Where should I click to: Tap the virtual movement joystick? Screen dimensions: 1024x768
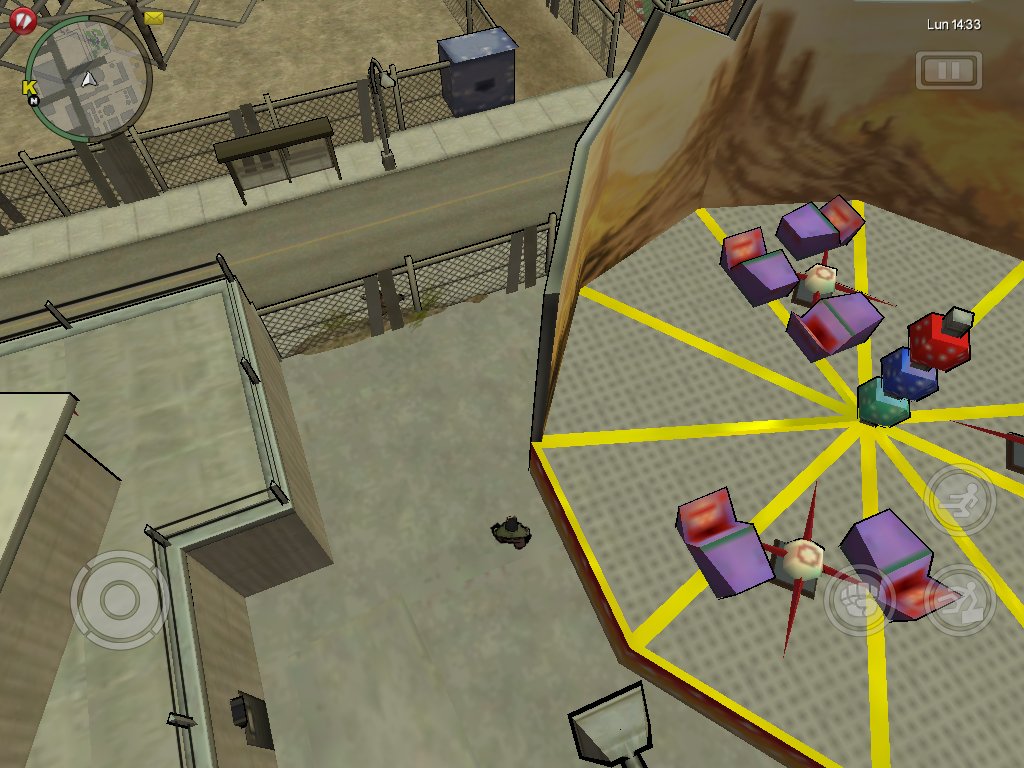[119, 599]
